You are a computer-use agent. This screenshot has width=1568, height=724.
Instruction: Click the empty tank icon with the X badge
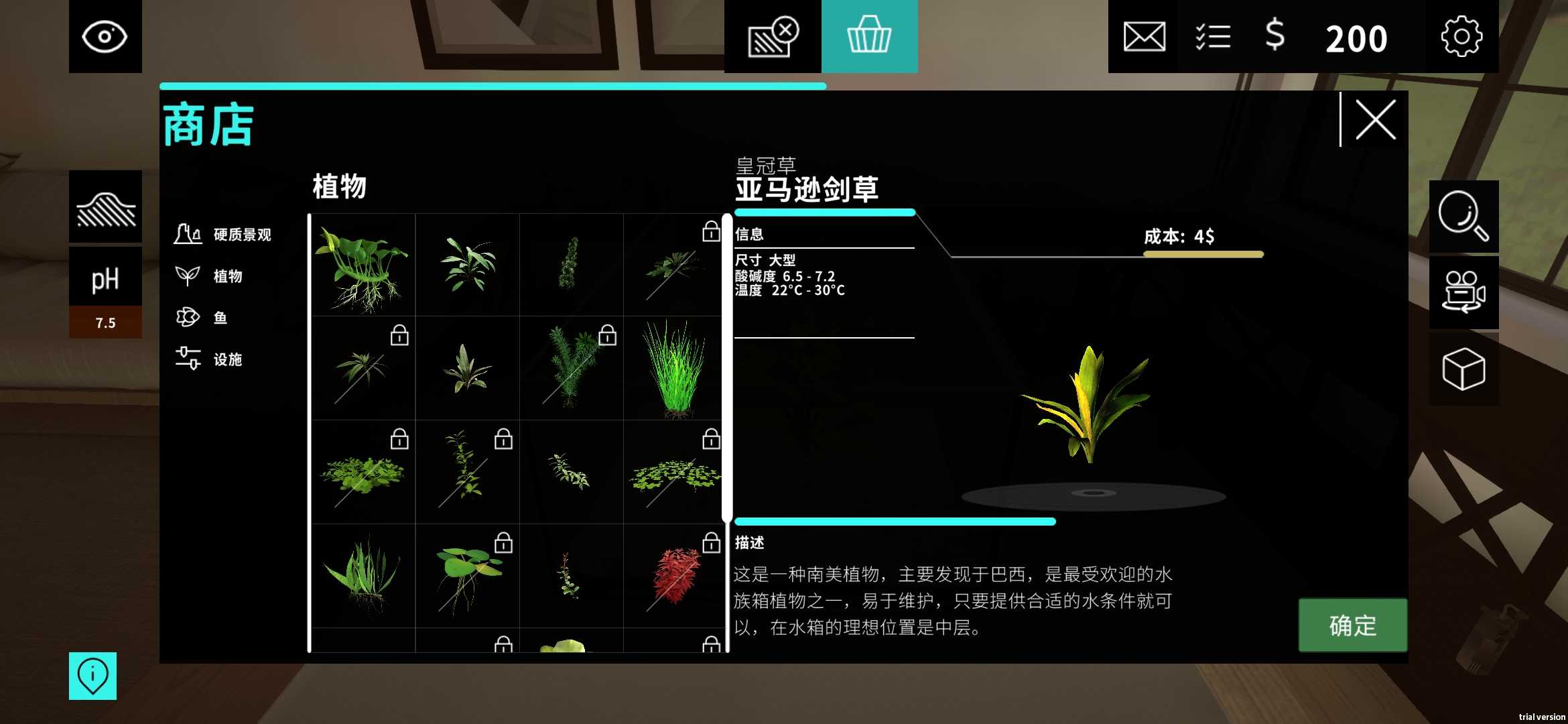(x=771, y=37)
